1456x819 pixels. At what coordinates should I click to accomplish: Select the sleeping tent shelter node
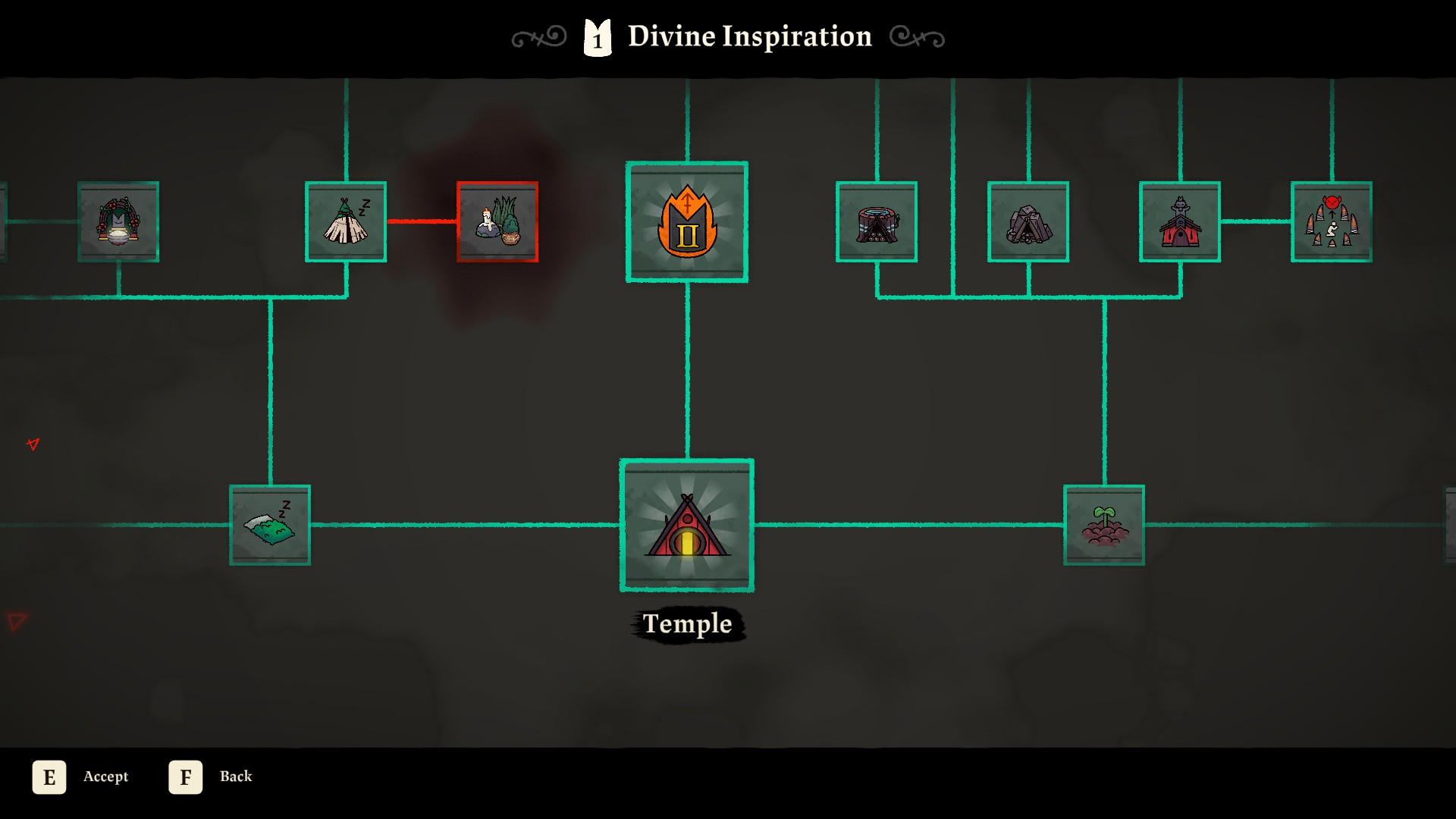pos(345,221)
